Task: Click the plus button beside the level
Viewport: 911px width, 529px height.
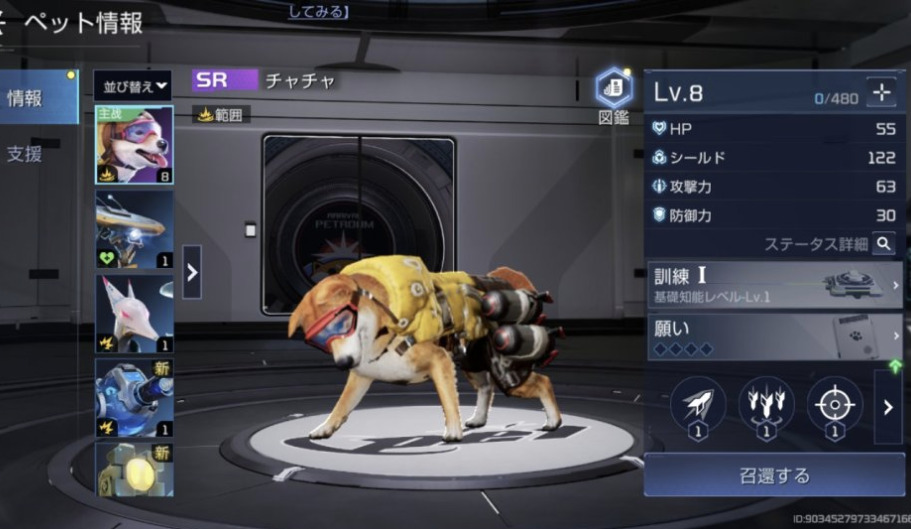Action: (882, 92)
